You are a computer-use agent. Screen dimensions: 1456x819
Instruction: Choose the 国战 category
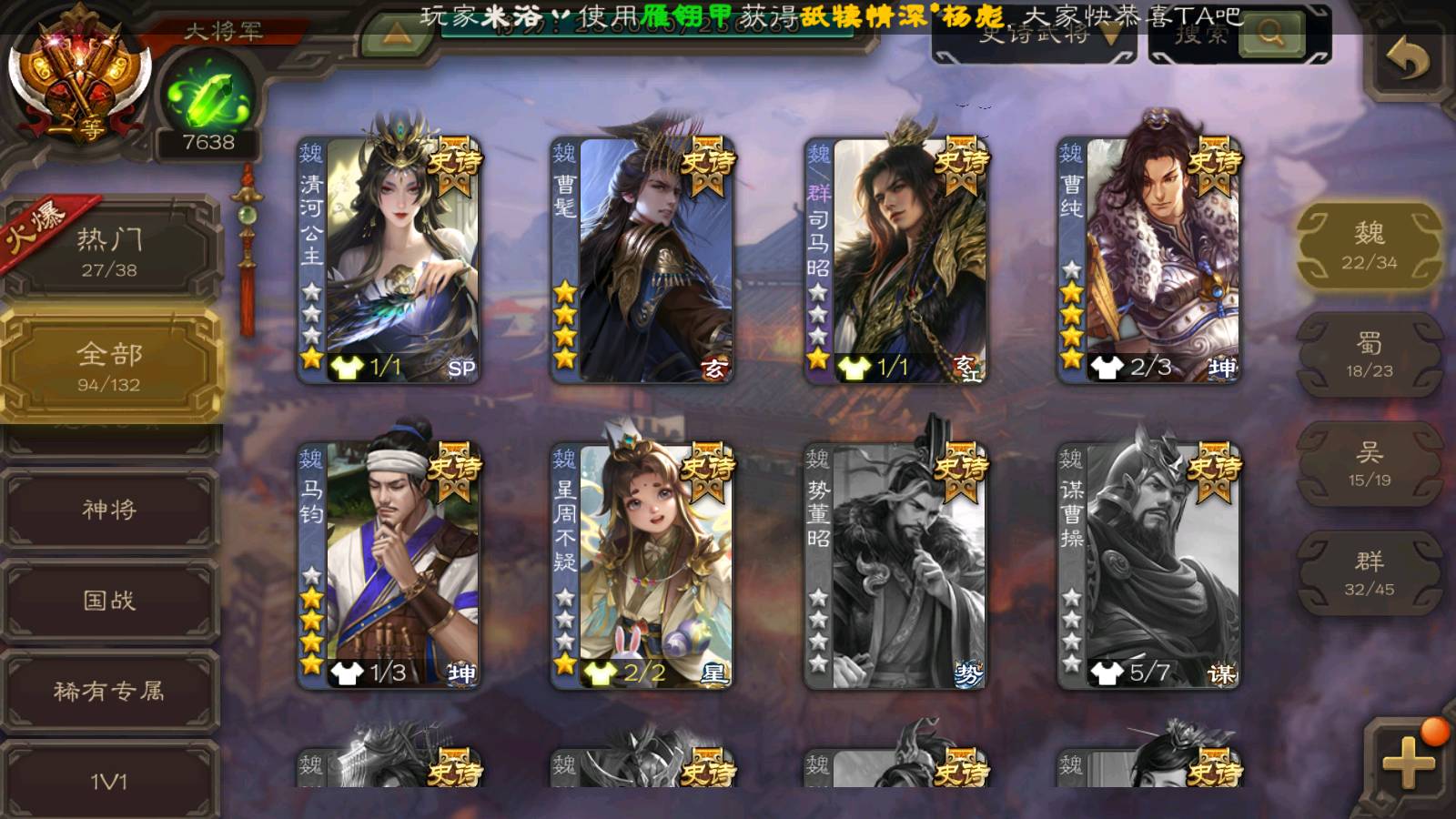click(x=109, y=601)
